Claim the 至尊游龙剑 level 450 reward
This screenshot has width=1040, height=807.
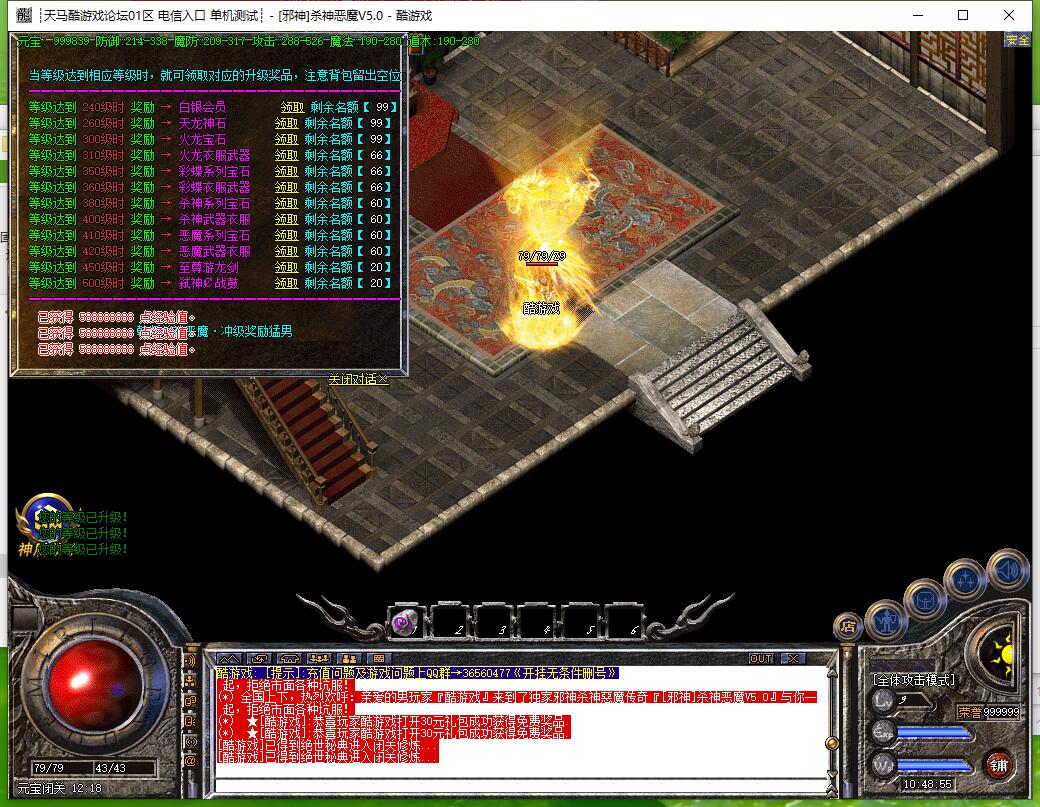[x=287, y=267]
